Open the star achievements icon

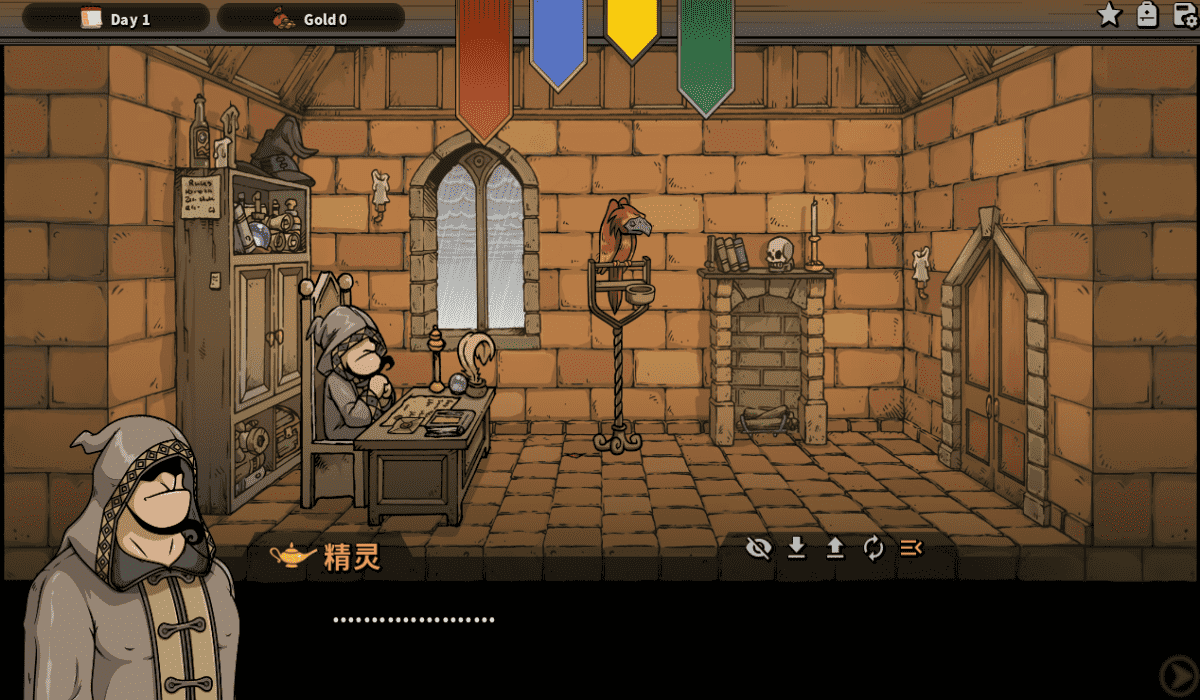(x=1109, y=15)
